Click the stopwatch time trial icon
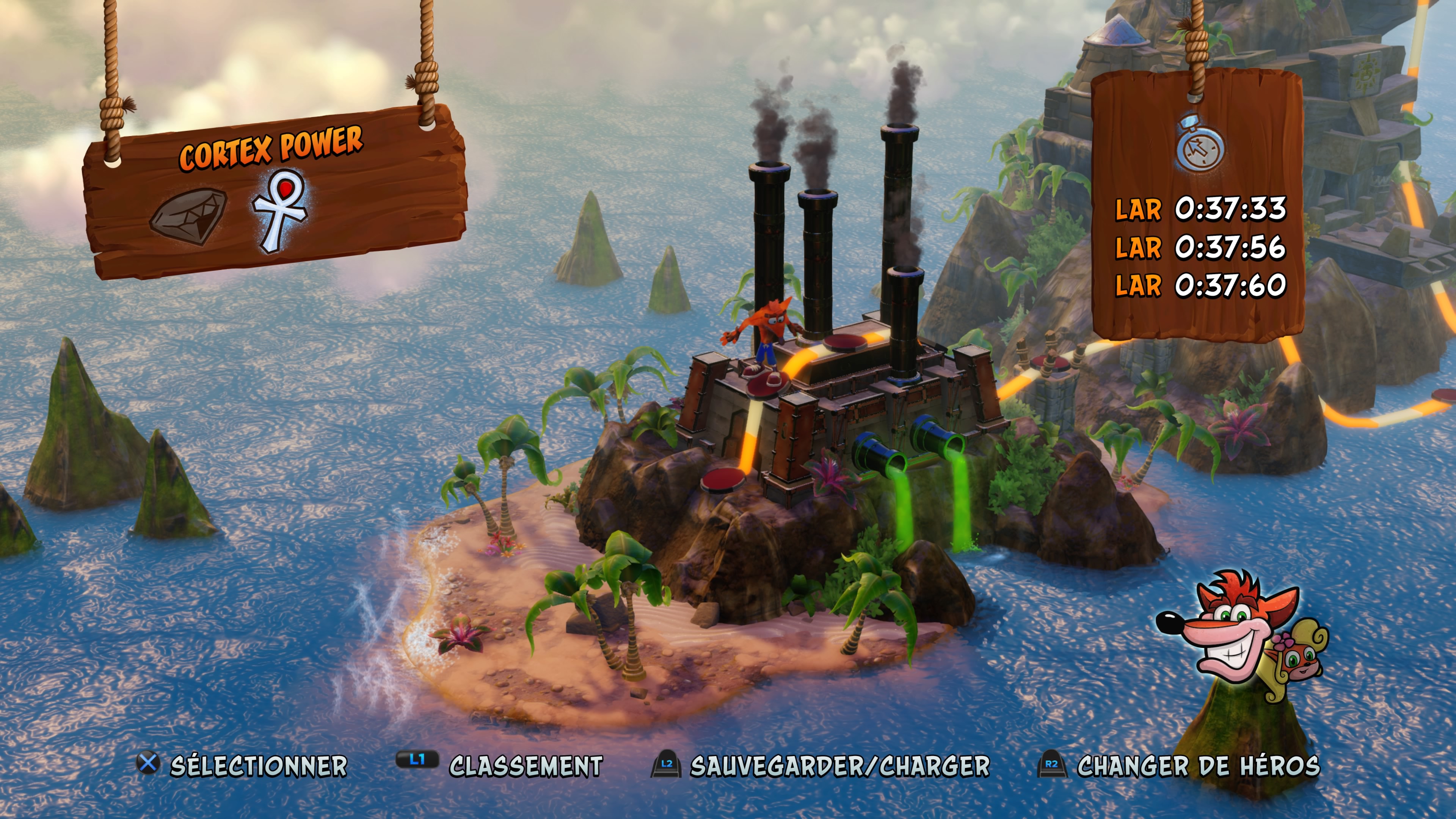This screenshot has height=819, width=1456. coord(1200,145)
